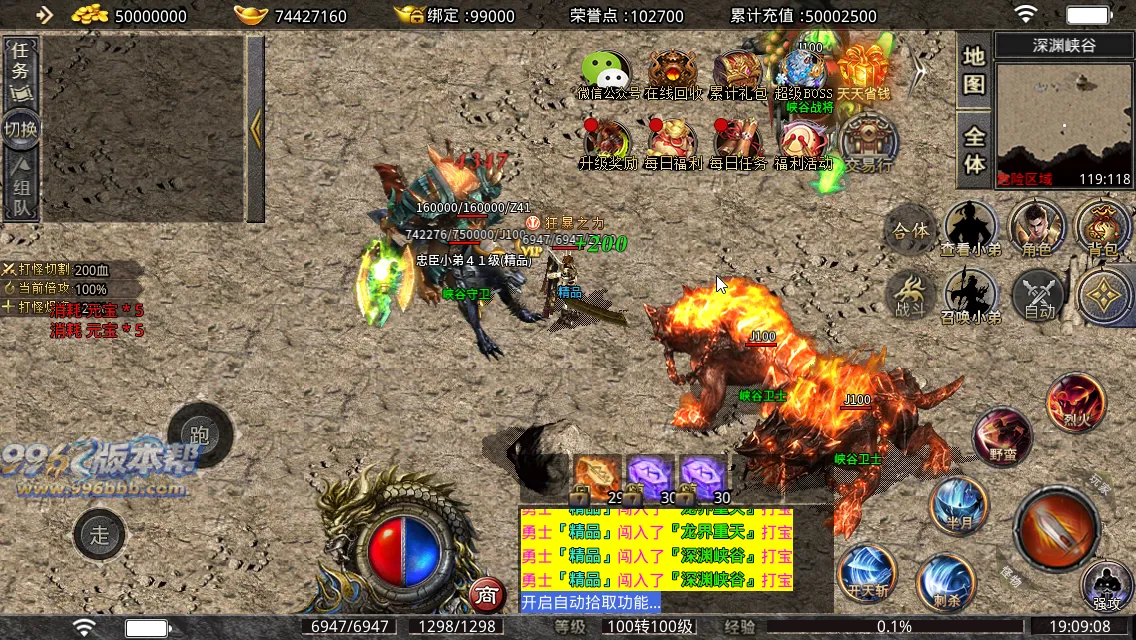Select the 组队 team tab
Viewport: 1136px width, 640px height.
21,189
